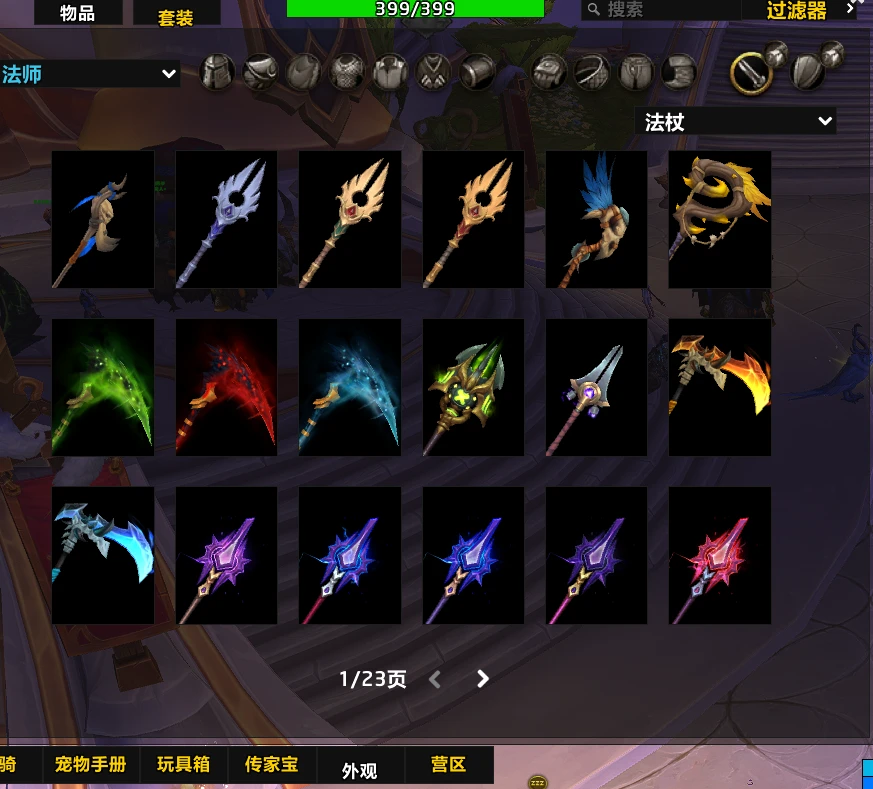
Task: Open the 法师 class dropdown
Action: 90,74
